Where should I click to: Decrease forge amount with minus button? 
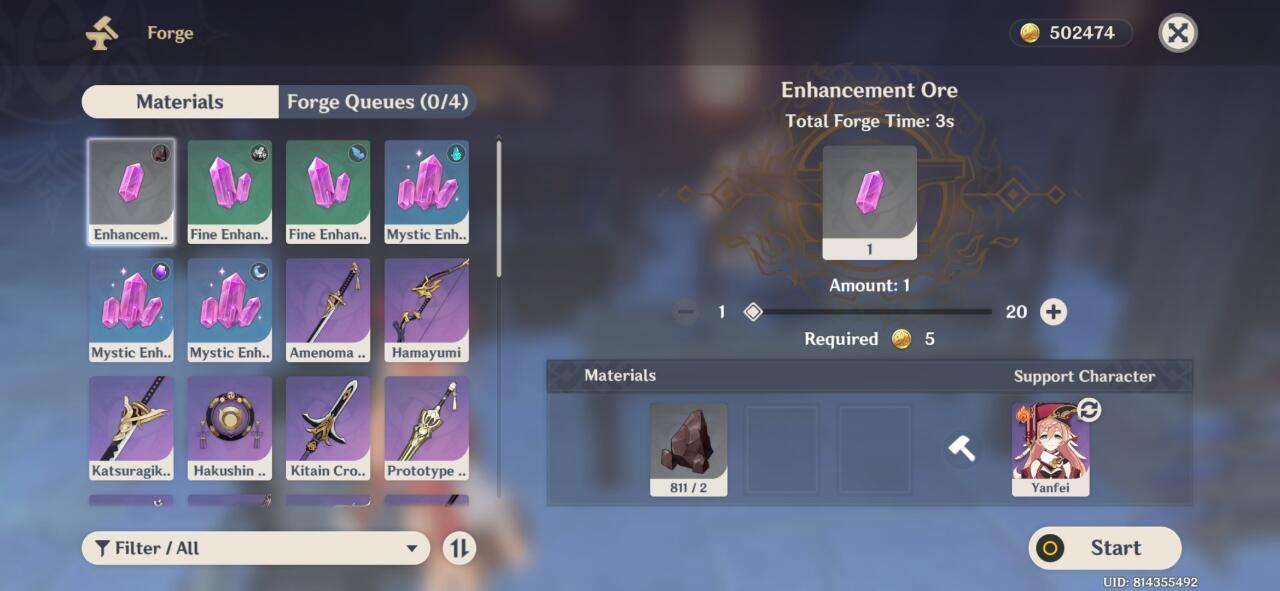coord(686,312)
